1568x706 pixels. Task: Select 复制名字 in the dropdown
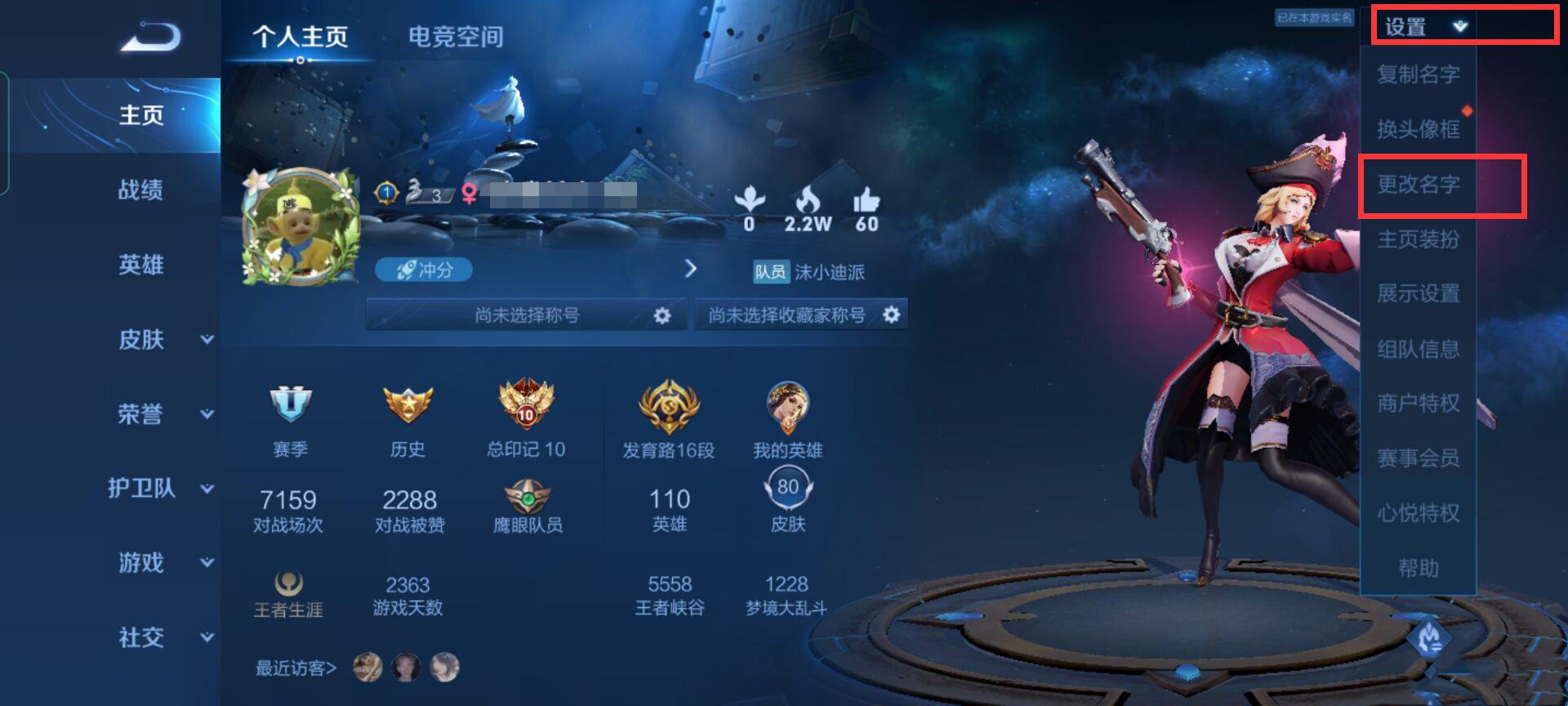point(1419,74)
